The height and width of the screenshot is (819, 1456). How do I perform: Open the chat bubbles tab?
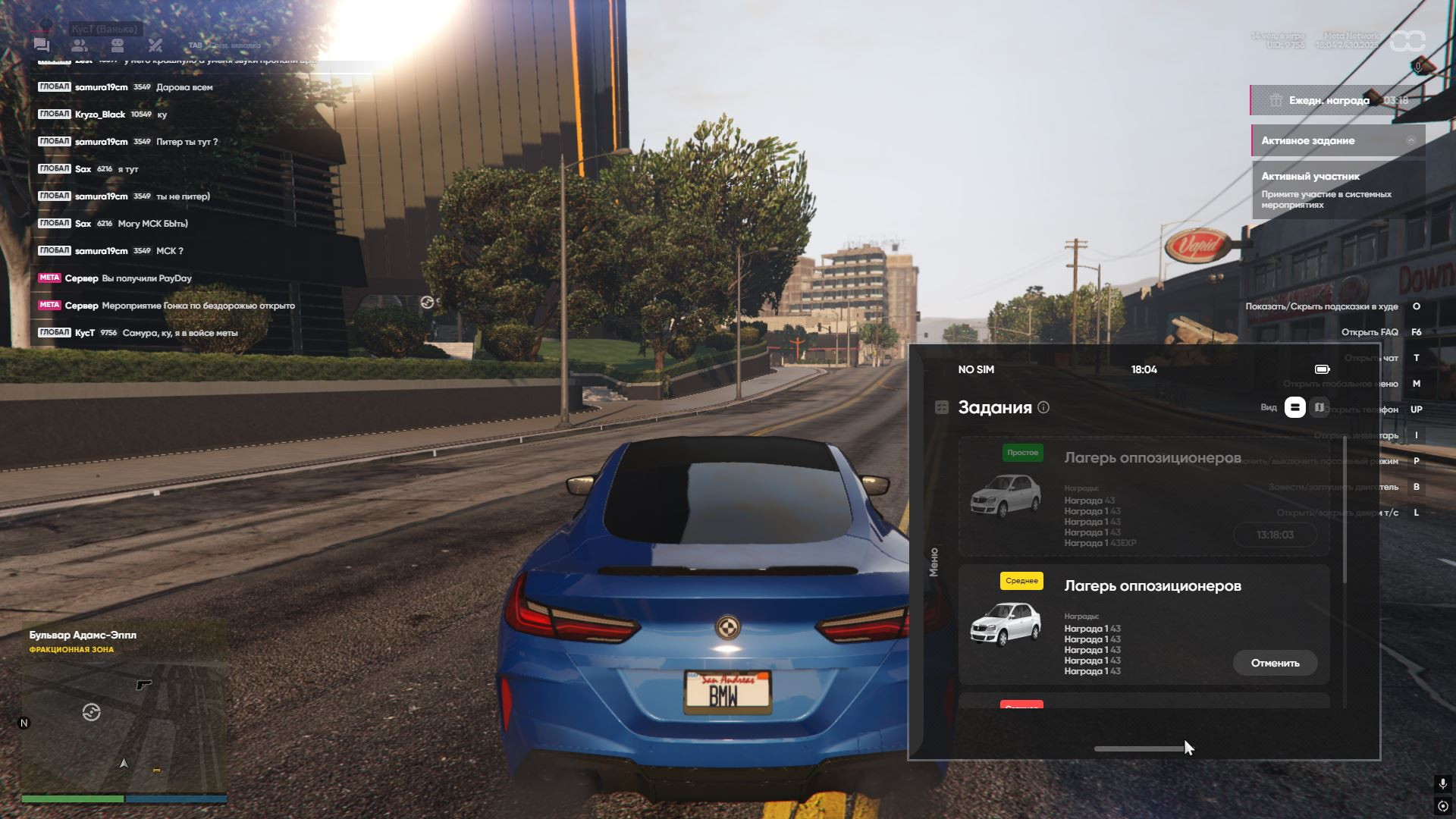[x=42, y=45]
